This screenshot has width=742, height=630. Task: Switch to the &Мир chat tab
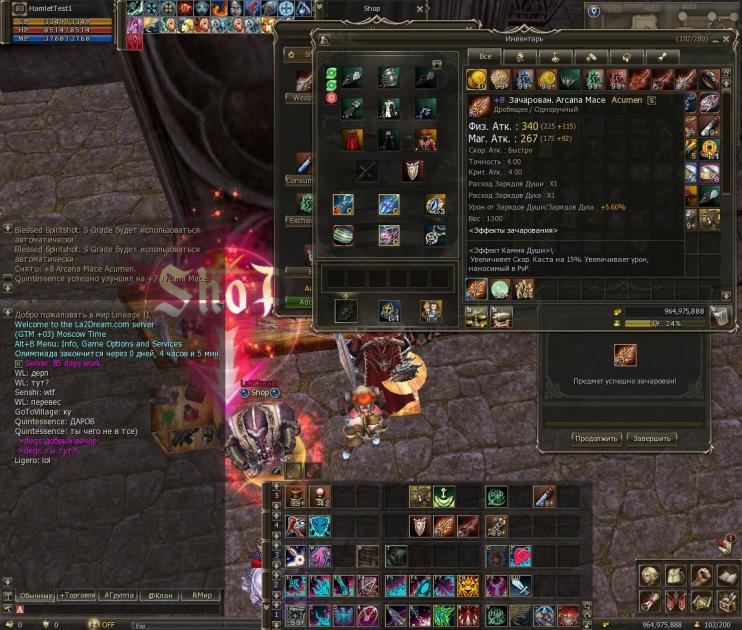tap(203, 595)
